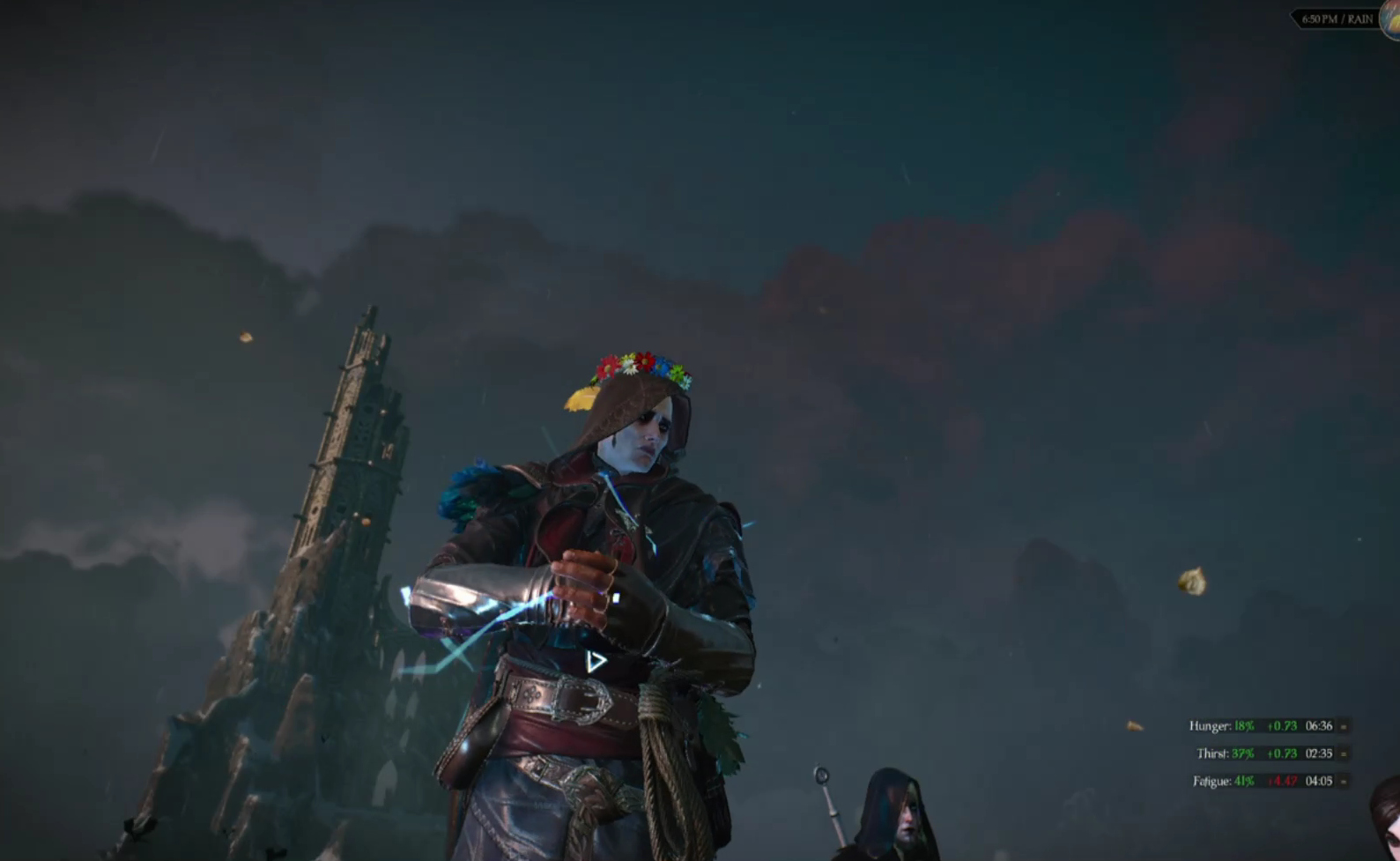
Task: Click the rain weather icon
Action: tap(1391, 19)
